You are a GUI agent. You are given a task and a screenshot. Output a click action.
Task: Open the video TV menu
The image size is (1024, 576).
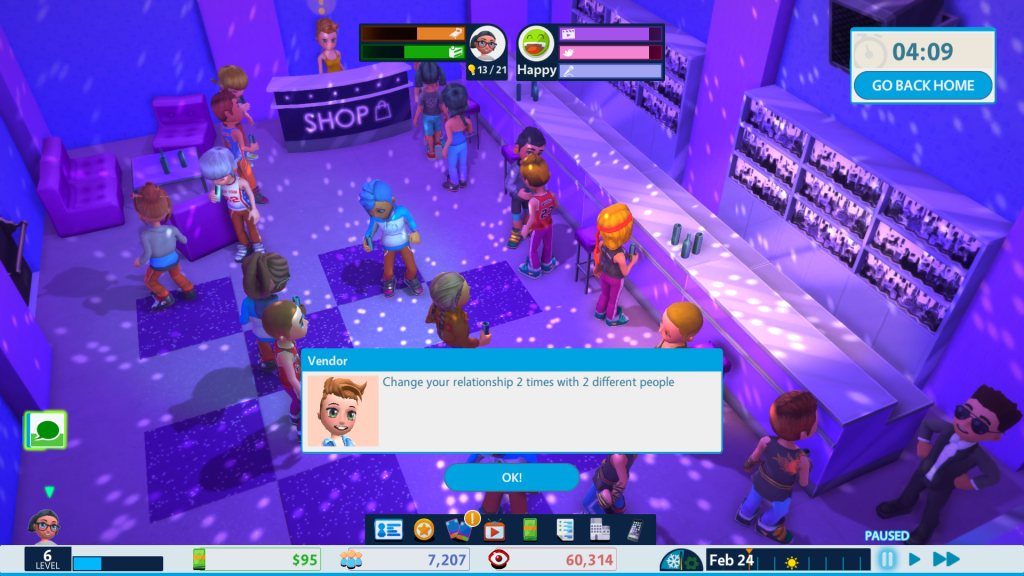tap(494, 531)
